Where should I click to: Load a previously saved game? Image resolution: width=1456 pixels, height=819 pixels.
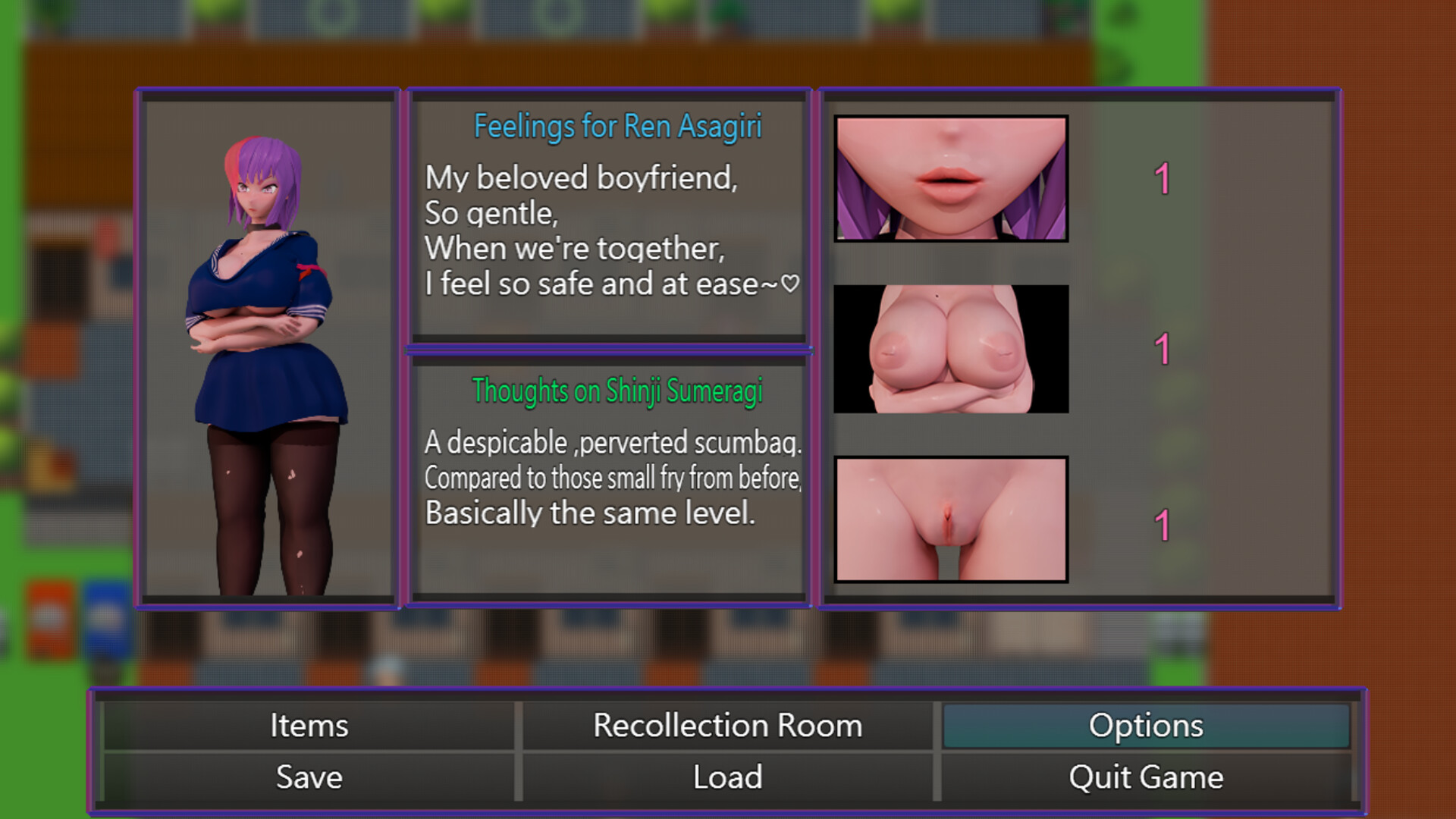pyautogui.click(x=727, y=777)
